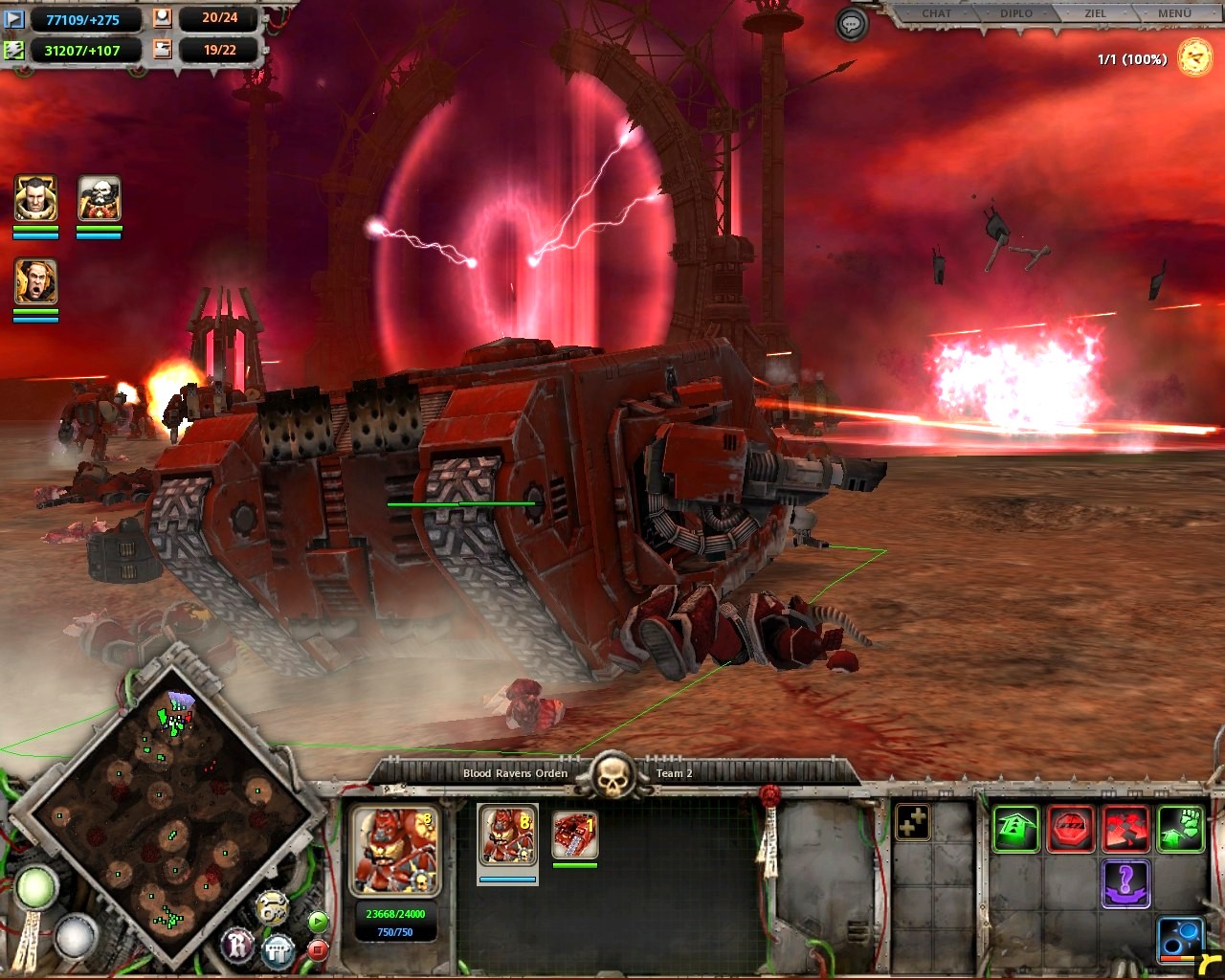Open the DIPLO diplomacy panel
This screenshot has height=980, width=1225.
tap(1016, 13)
